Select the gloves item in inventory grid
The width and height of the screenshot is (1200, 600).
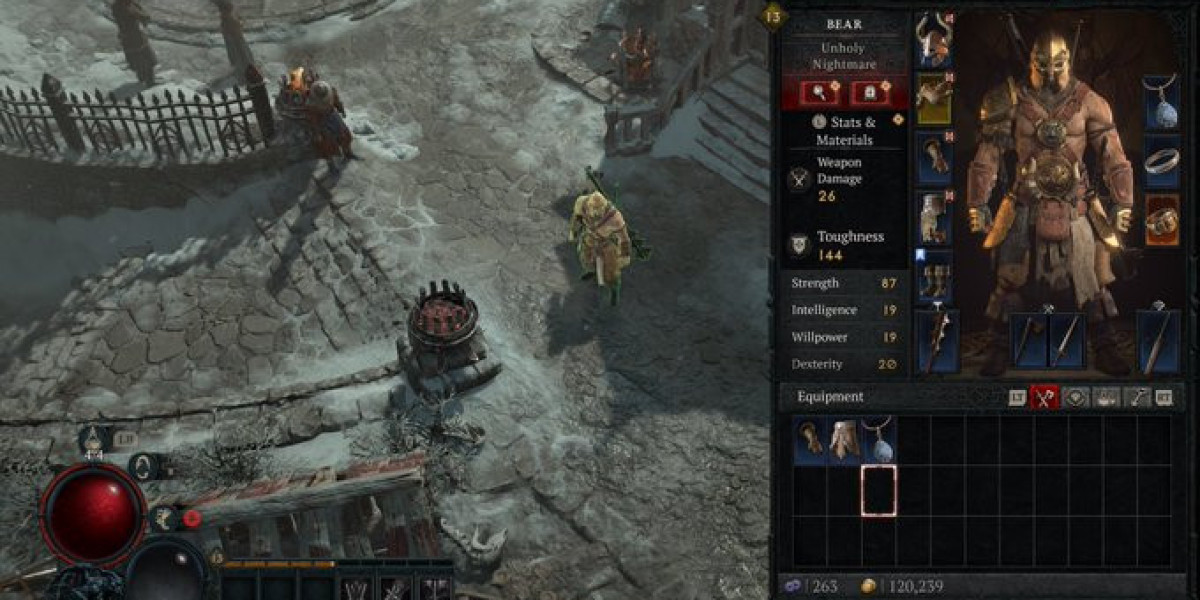(810, 441)
